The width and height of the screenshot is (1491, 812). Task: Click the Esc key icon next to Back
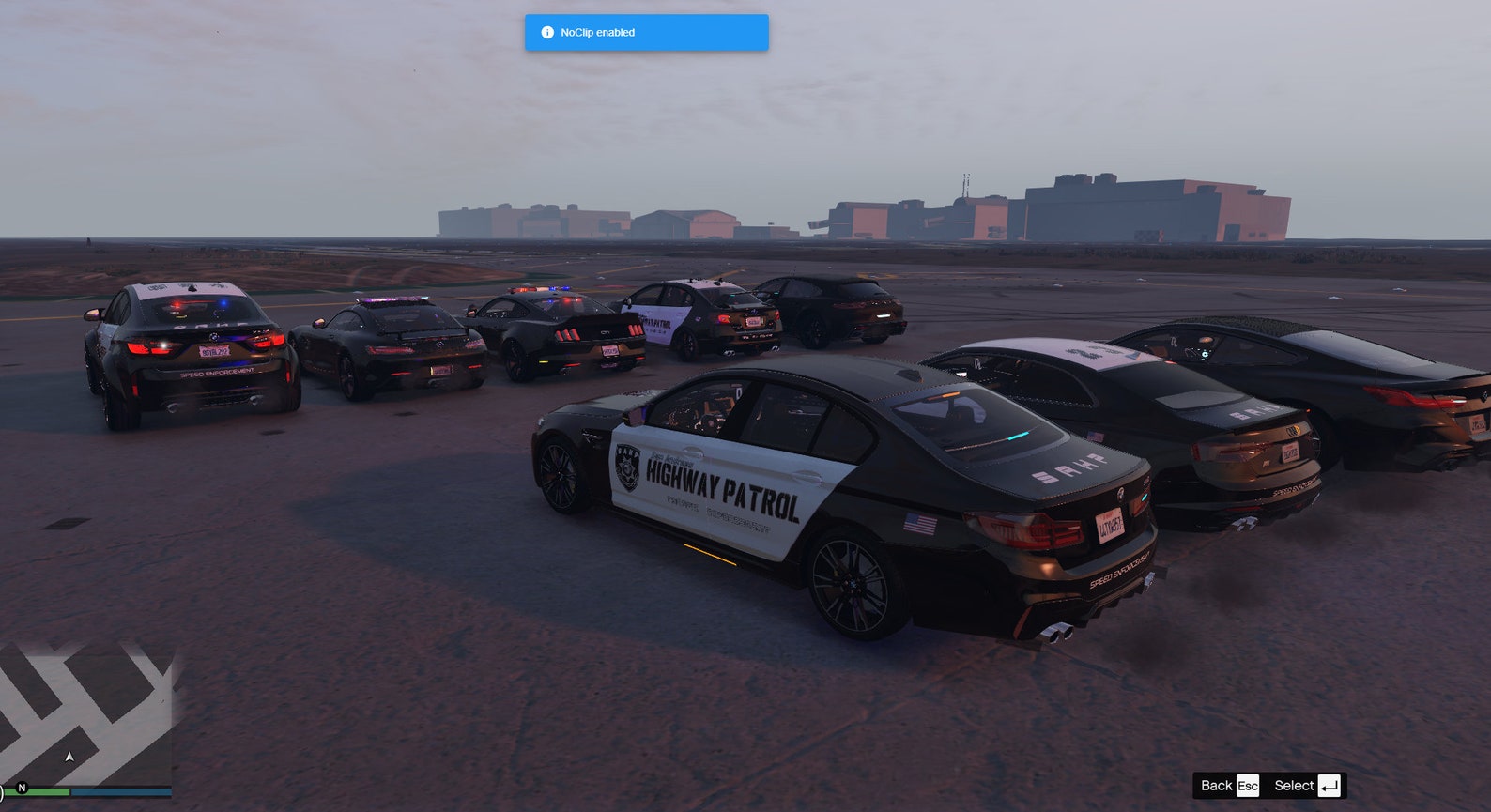point(1249,786)
